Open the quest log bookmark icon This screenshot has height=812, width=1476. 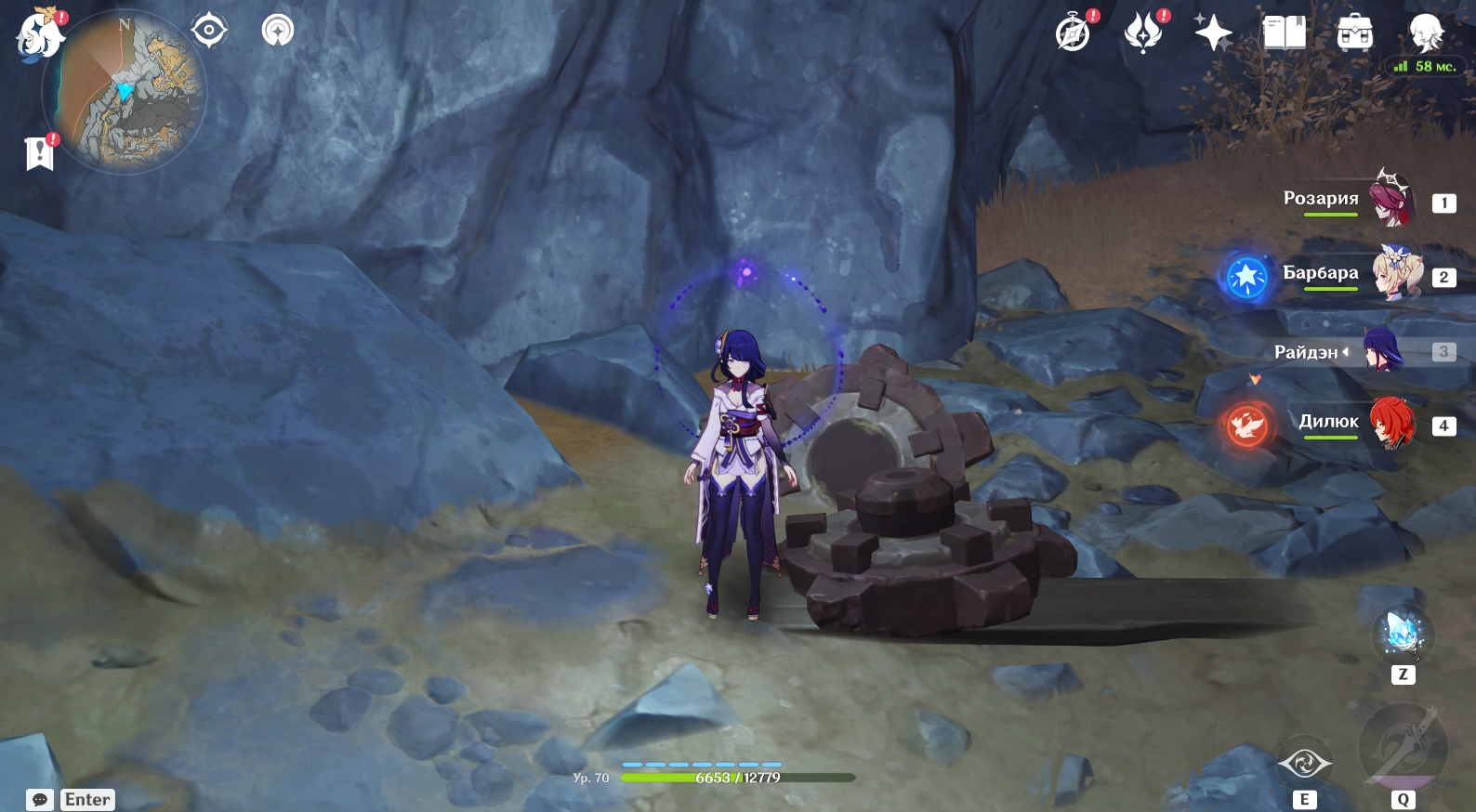tap(39, 153)
